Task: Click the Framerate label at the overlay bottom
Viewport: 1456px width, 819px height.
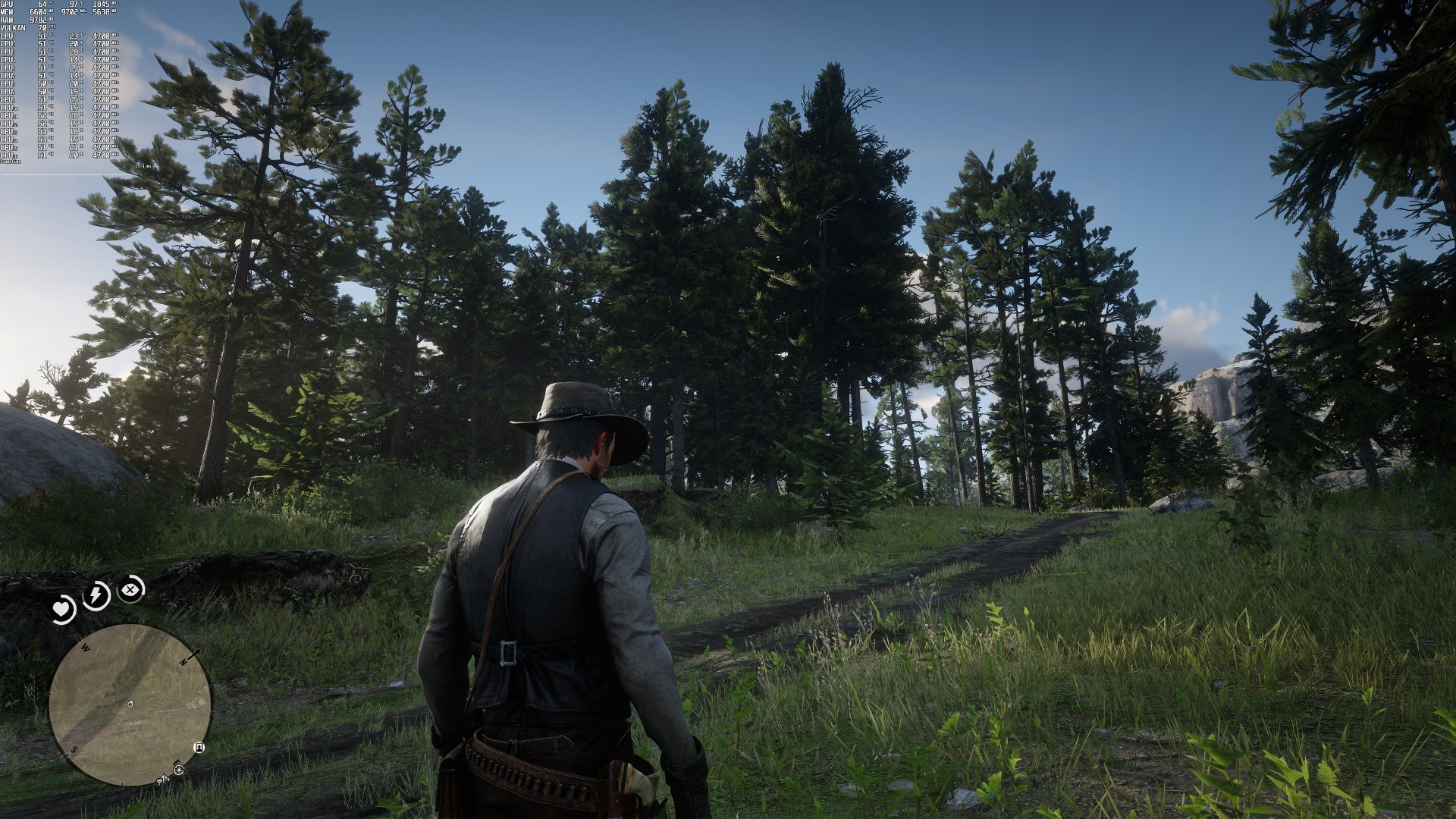Action: click(x=11, y=161)
